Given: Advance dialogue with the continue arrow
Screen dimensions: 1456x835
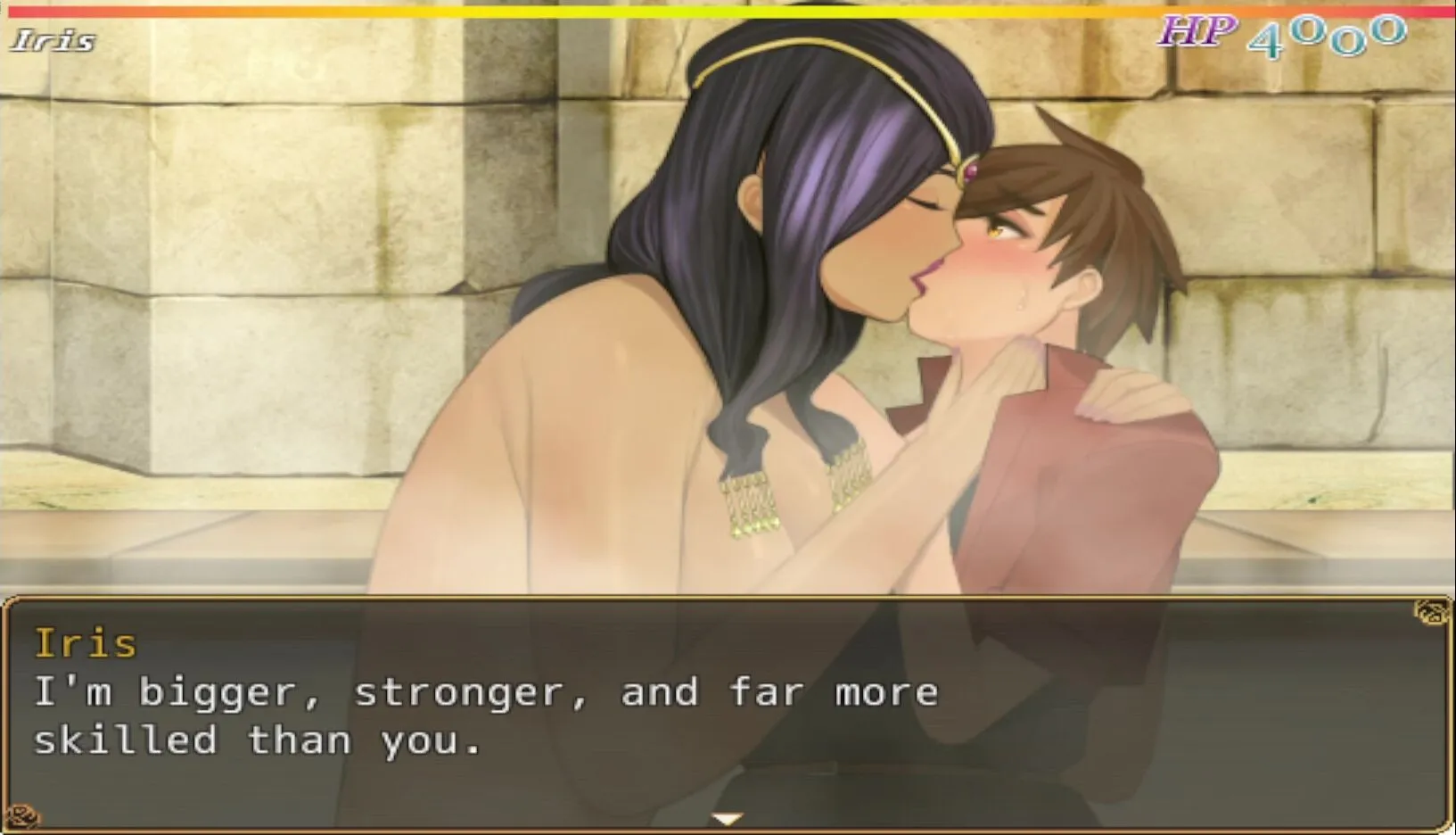Looking at the screenshot, I should 728,818.
